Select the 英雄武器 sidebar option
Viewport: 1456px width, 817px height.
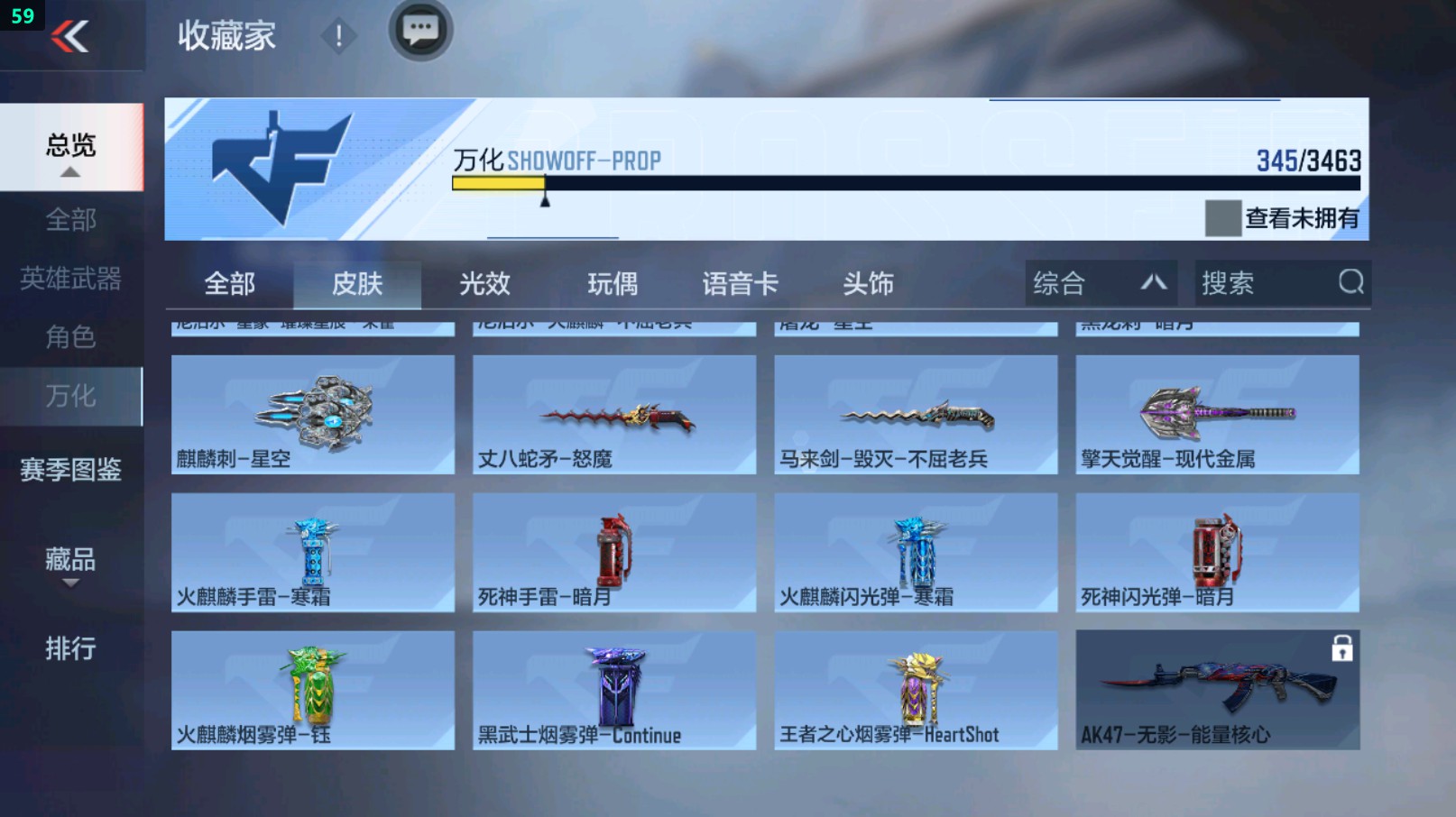(70, 280)
